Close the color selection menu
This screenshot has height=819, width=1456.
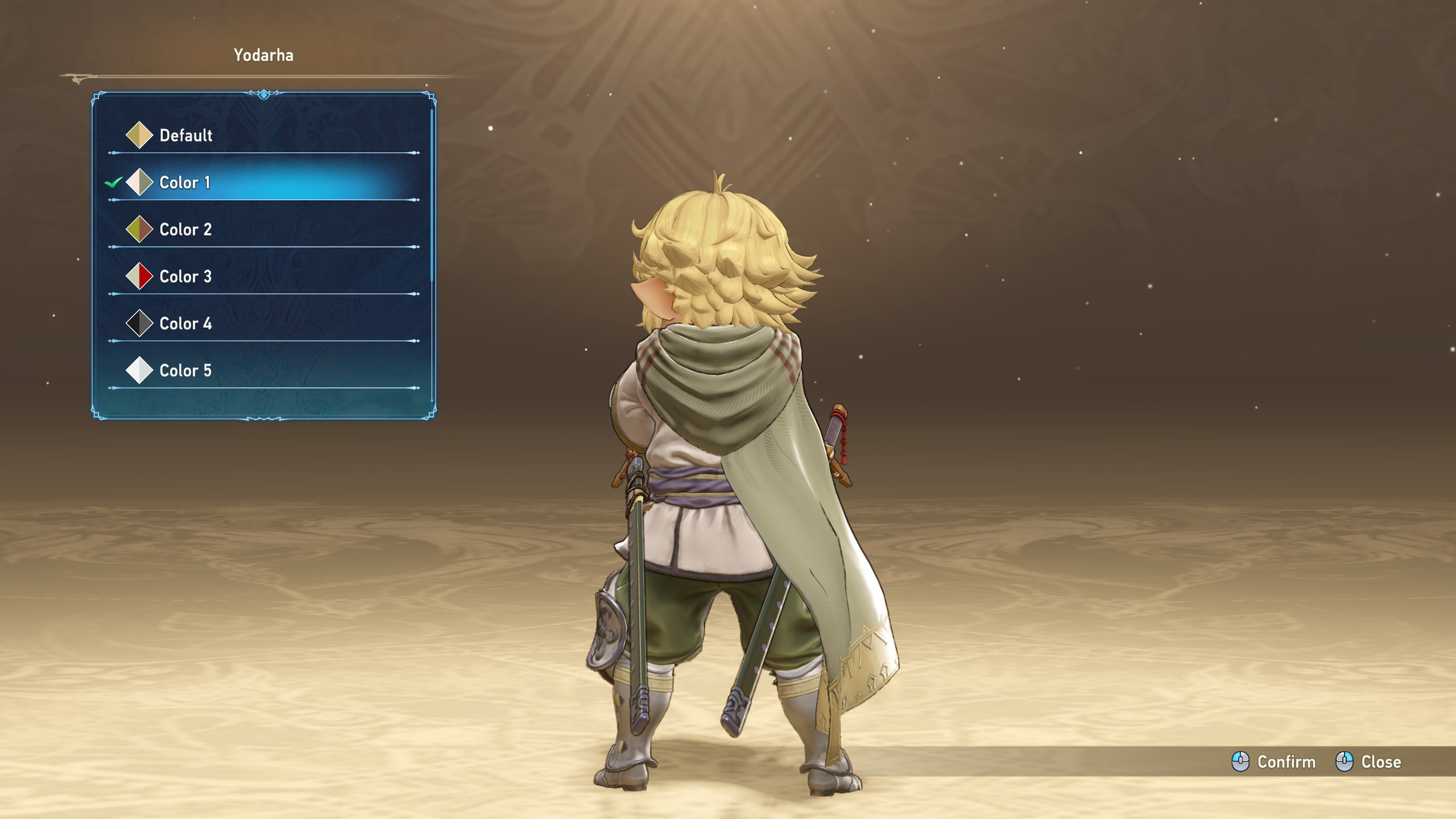[1368, 762]
